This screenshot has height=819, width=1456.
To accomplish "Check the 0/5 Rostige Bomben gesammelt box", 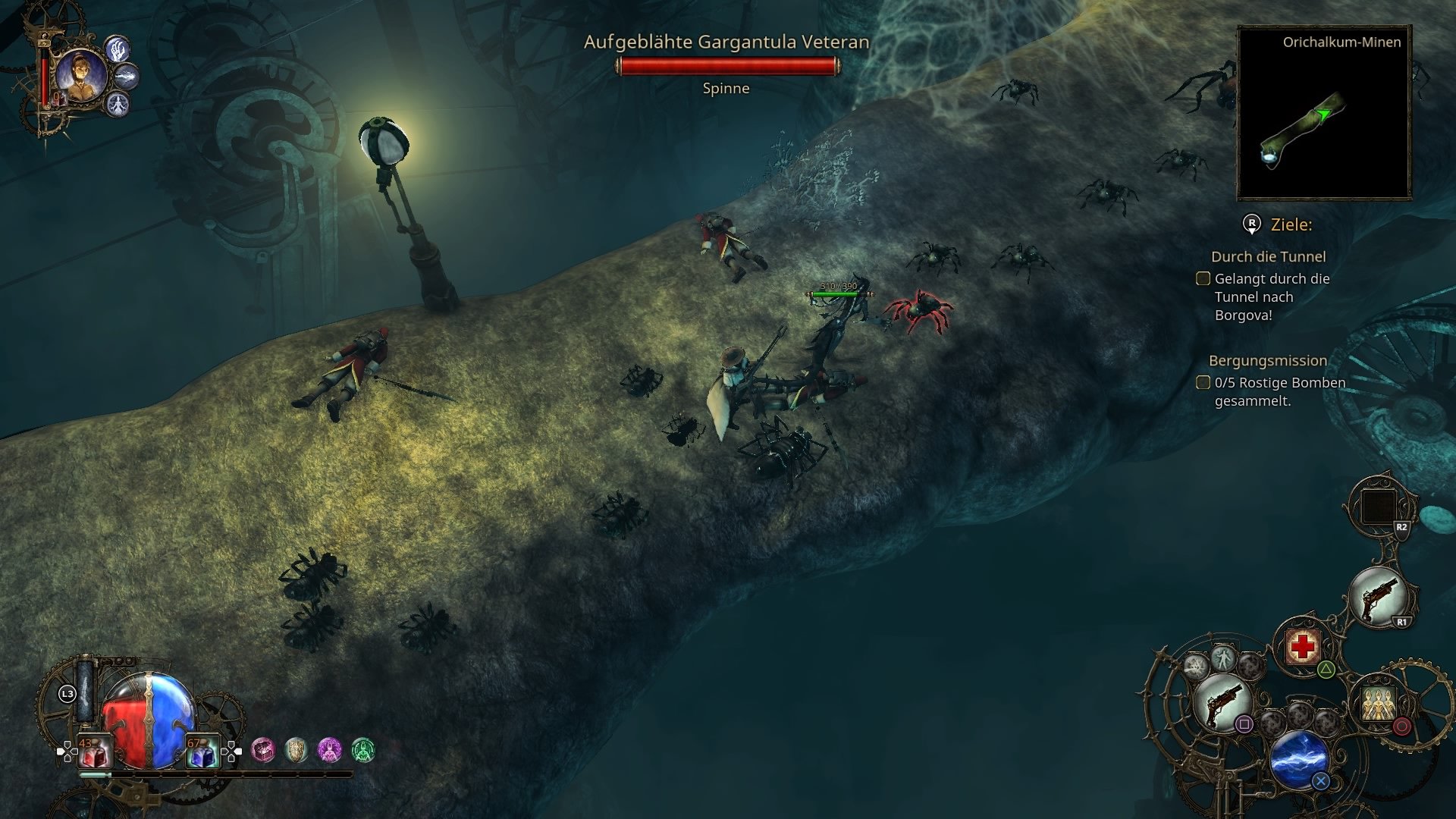I will pos(1203,383).
